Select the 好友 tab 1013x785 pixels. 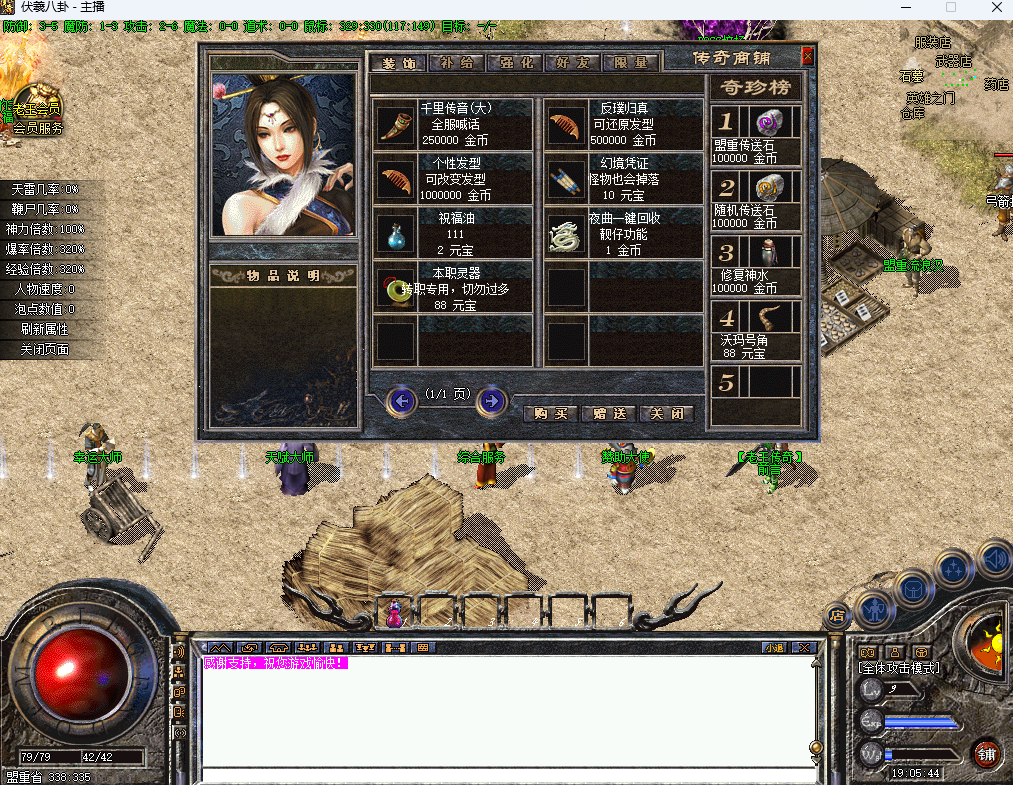click(x=573, y=63)
